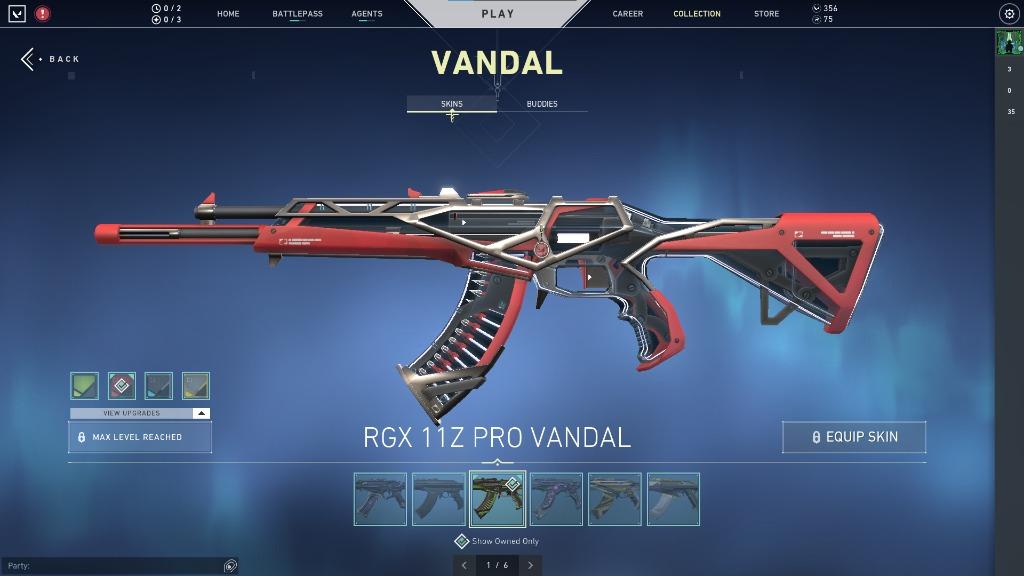The width and height of the screenshot is (1024, 576).
Task: Click the Equip Skin button
Action: [854, 437]
